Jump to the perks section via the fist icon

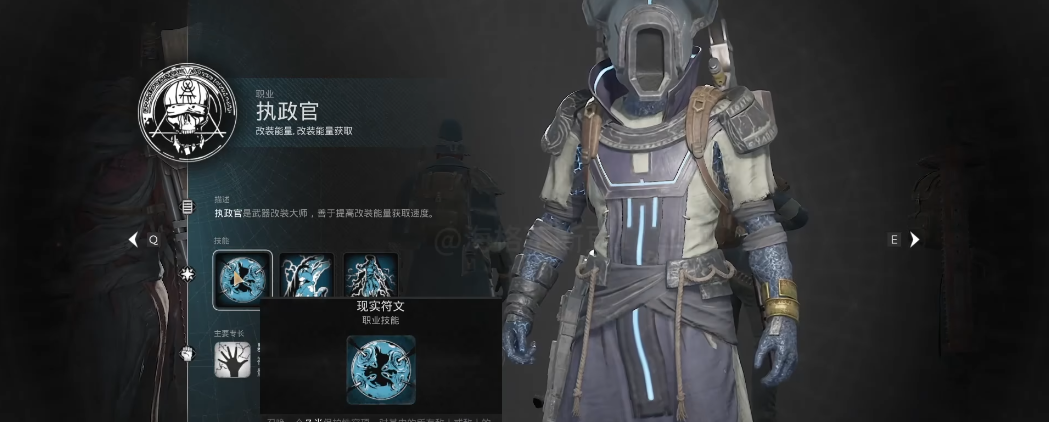(187, 353)
